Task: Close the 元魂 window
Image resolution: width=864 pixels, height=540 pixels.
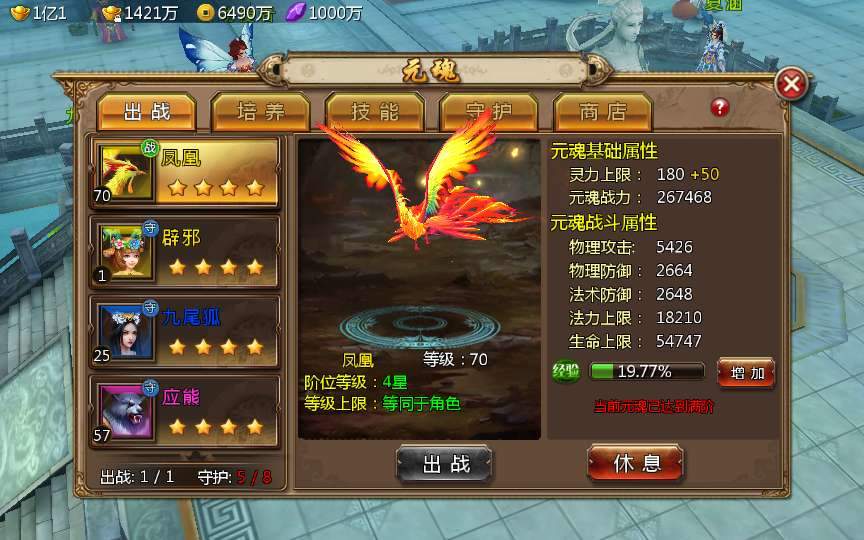Action: tap(791, 84)
